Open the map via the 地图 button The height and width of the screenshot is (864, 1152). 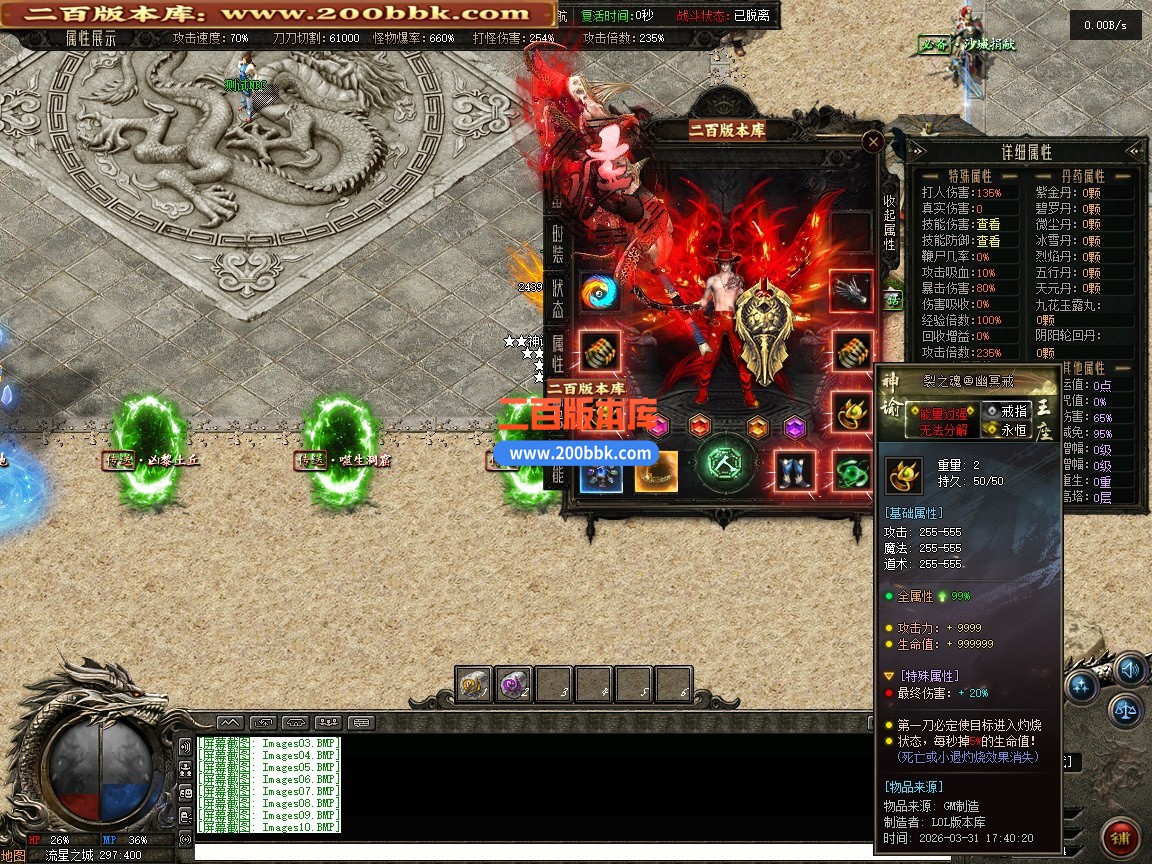click(x=13, y=855)
